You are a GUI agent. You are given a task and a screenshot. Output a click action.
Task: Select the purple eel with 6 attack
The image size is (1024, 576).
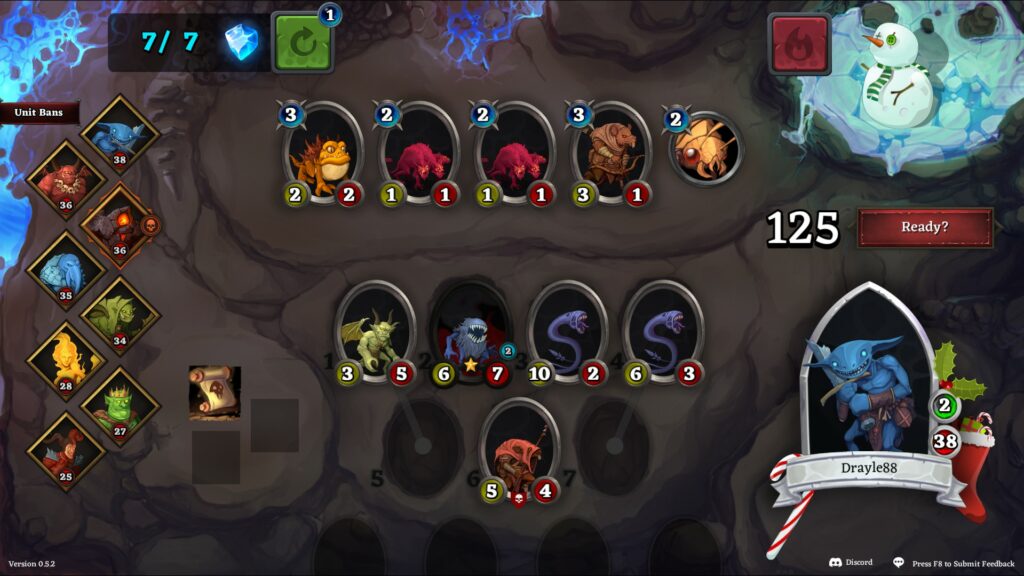coord(663,333)
